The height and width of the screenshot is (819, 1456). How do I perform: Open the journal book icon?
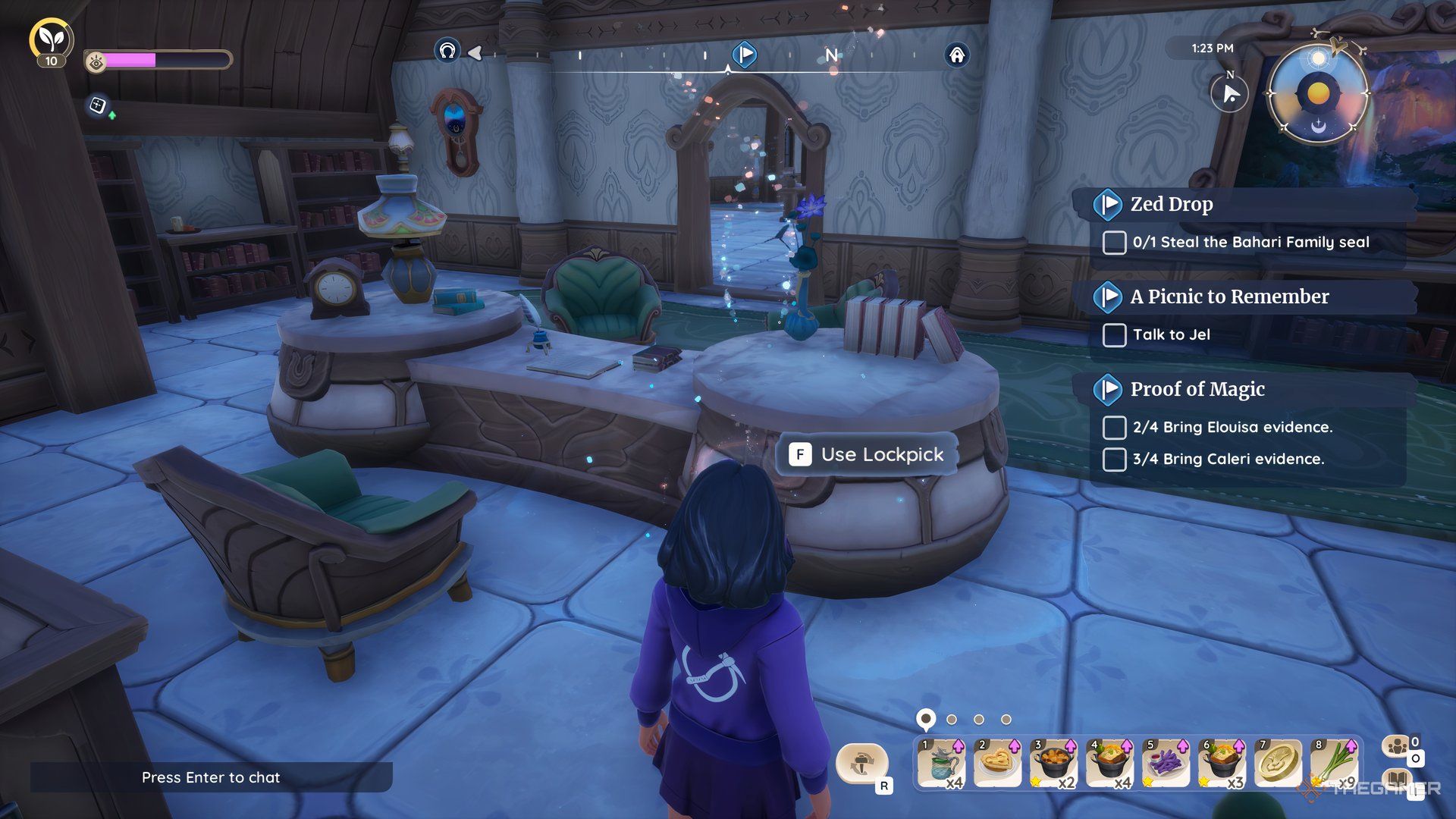1398,780
